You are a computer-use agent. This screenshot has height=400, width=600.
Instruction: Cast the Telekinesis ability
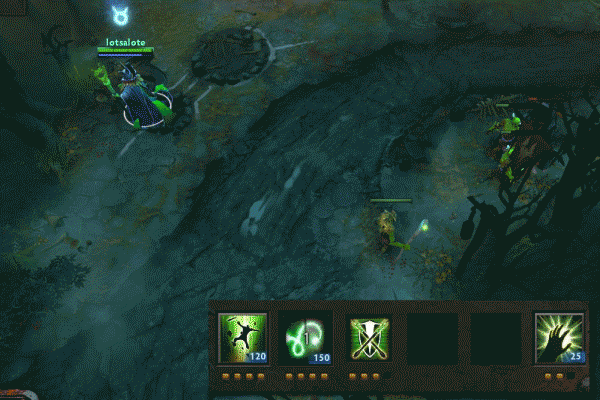[x=243, y=338]
